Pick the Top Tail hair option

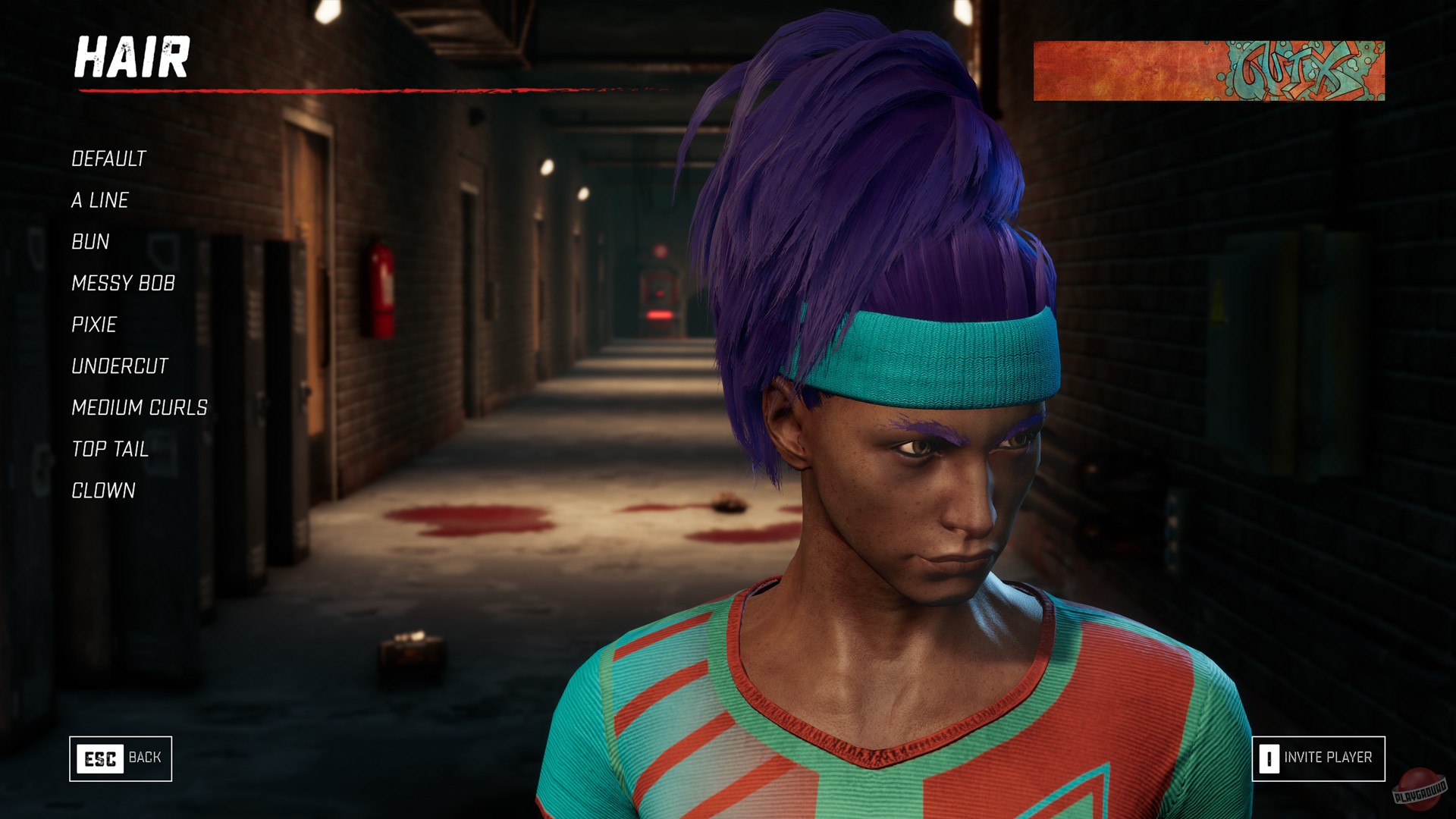click(109, 449)
